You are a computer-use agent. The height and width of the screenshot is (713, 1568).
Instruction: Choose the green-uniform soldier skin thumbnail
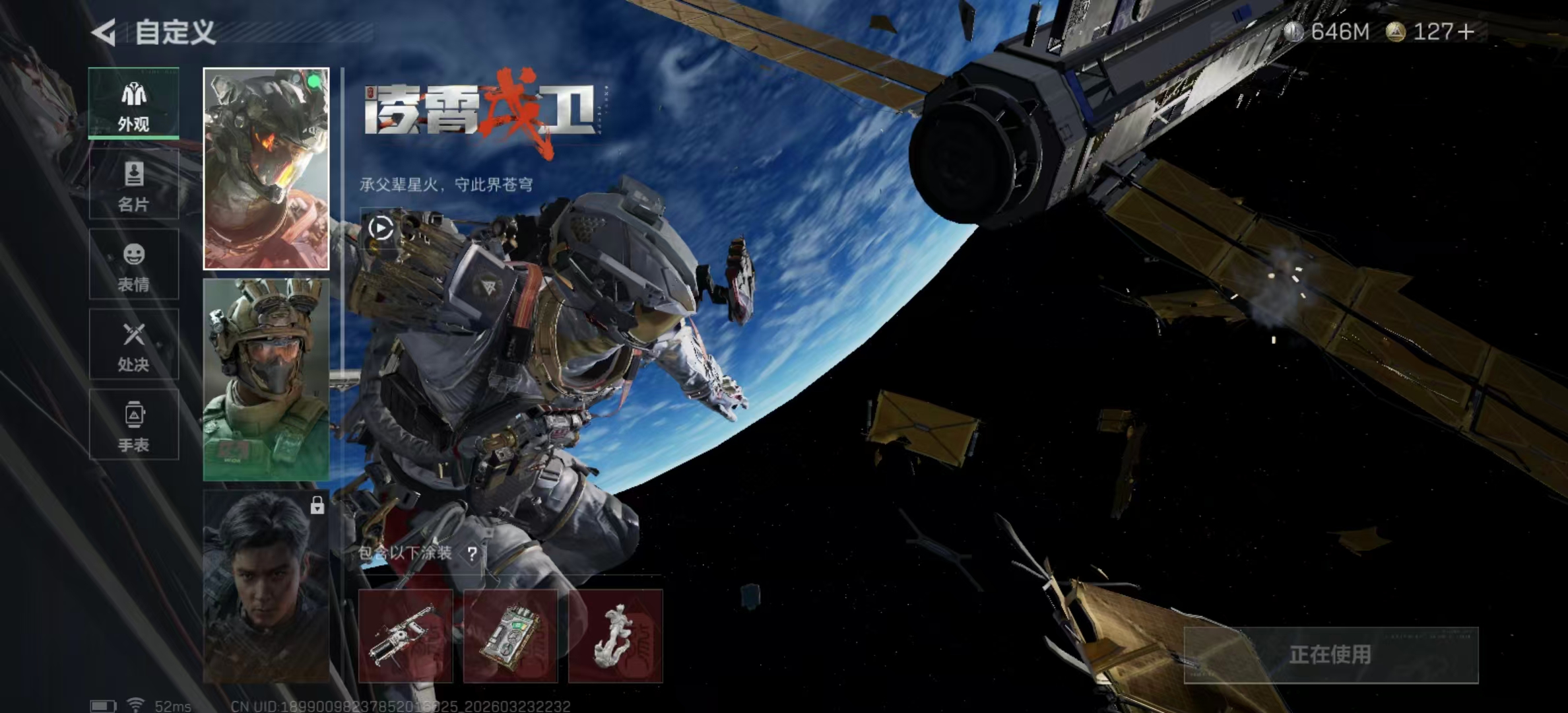click(x=266, y=379)
